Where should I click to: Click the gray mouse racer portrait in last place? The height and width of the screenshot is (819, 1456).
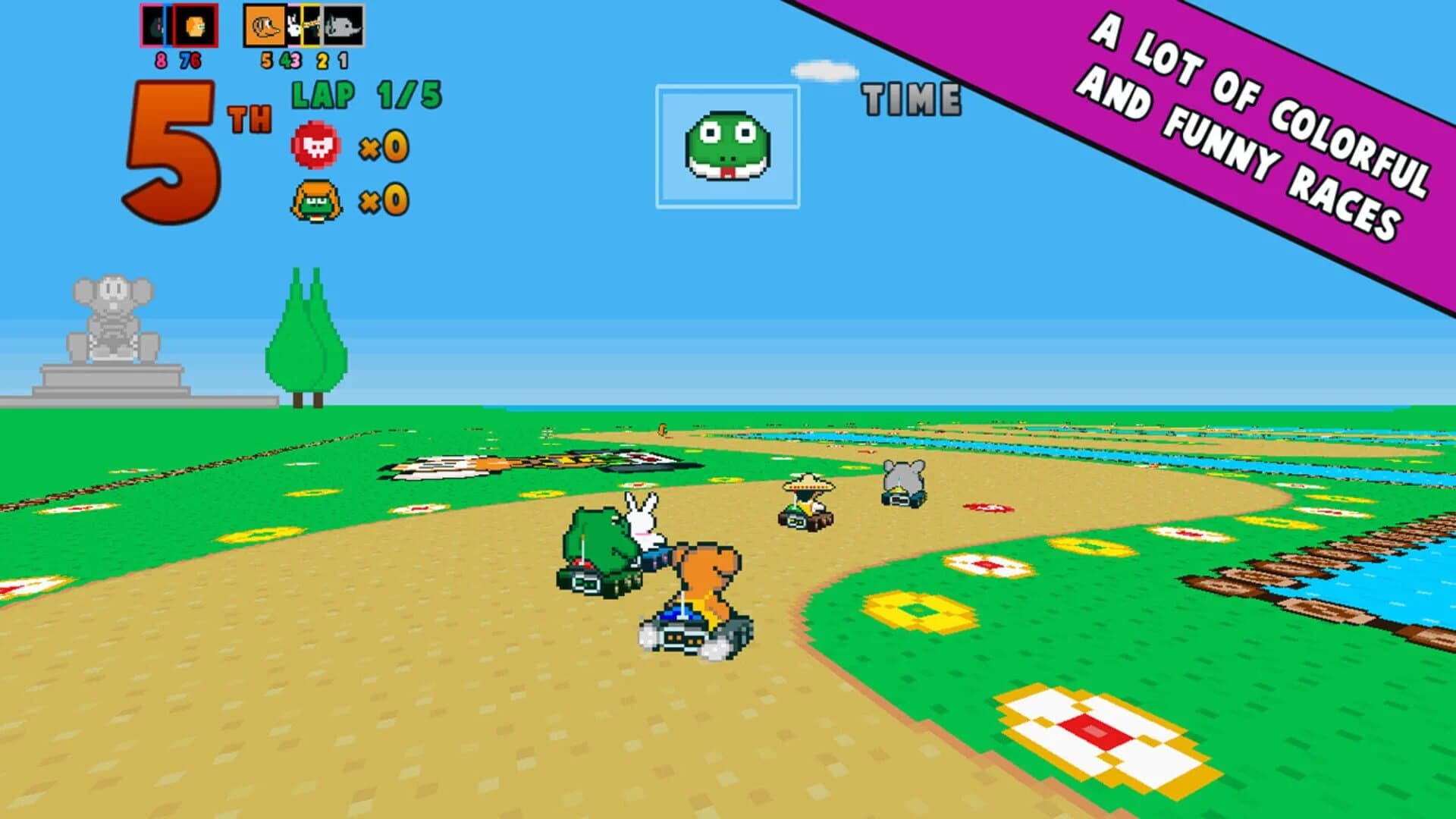pos(341,25)
